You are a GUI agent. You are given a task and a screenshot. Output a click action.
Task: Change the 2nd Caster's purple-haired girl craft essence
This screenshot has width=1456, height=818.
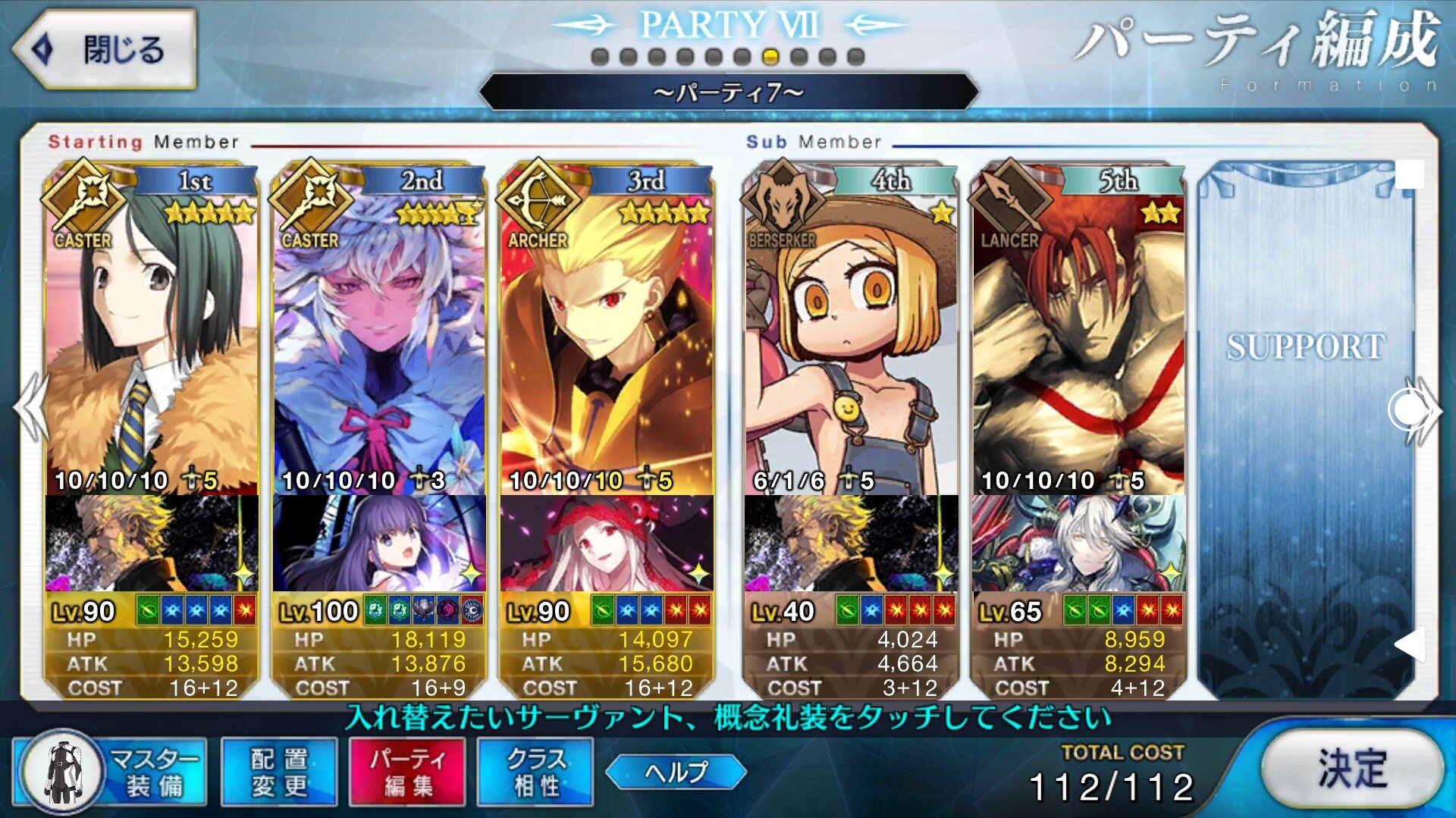coord(379,544)
